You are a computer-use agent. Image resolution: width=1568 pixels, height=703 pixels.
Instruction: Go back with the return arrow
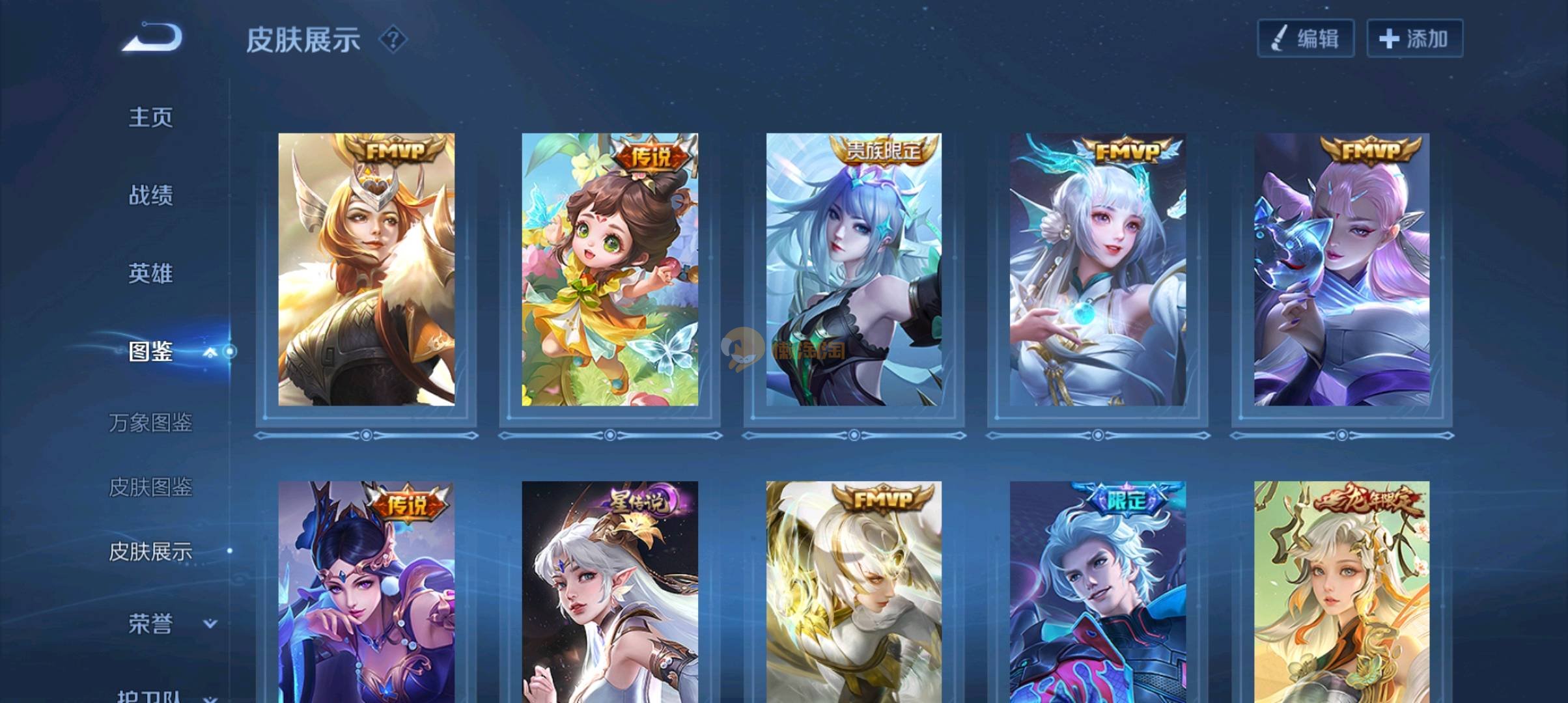[x=152, y=37]
